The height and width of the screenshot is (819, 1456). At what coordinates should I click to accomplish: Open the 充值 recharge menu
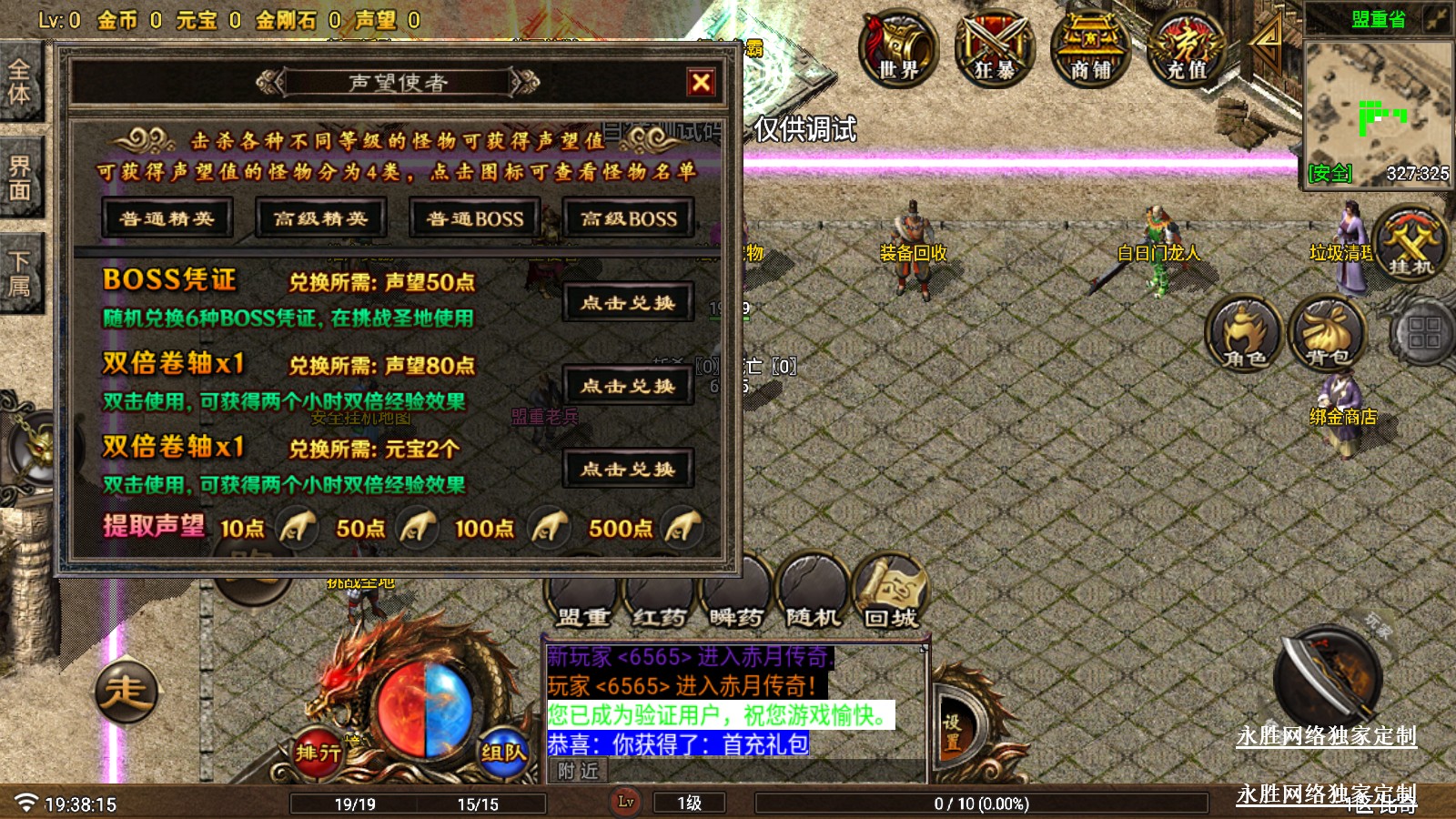coord(1187,47)
